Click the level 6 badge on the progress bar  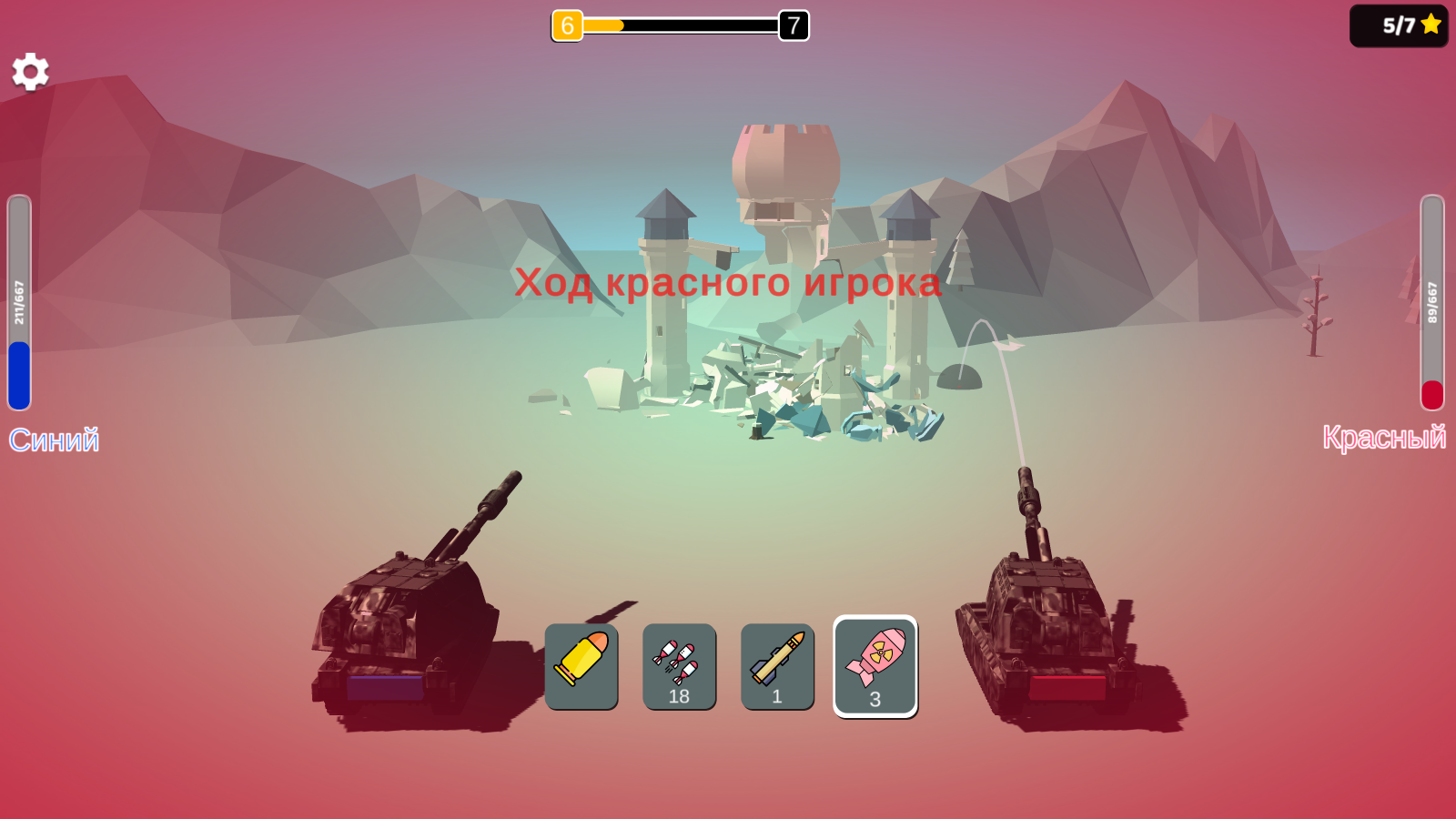tap(566, 26)
